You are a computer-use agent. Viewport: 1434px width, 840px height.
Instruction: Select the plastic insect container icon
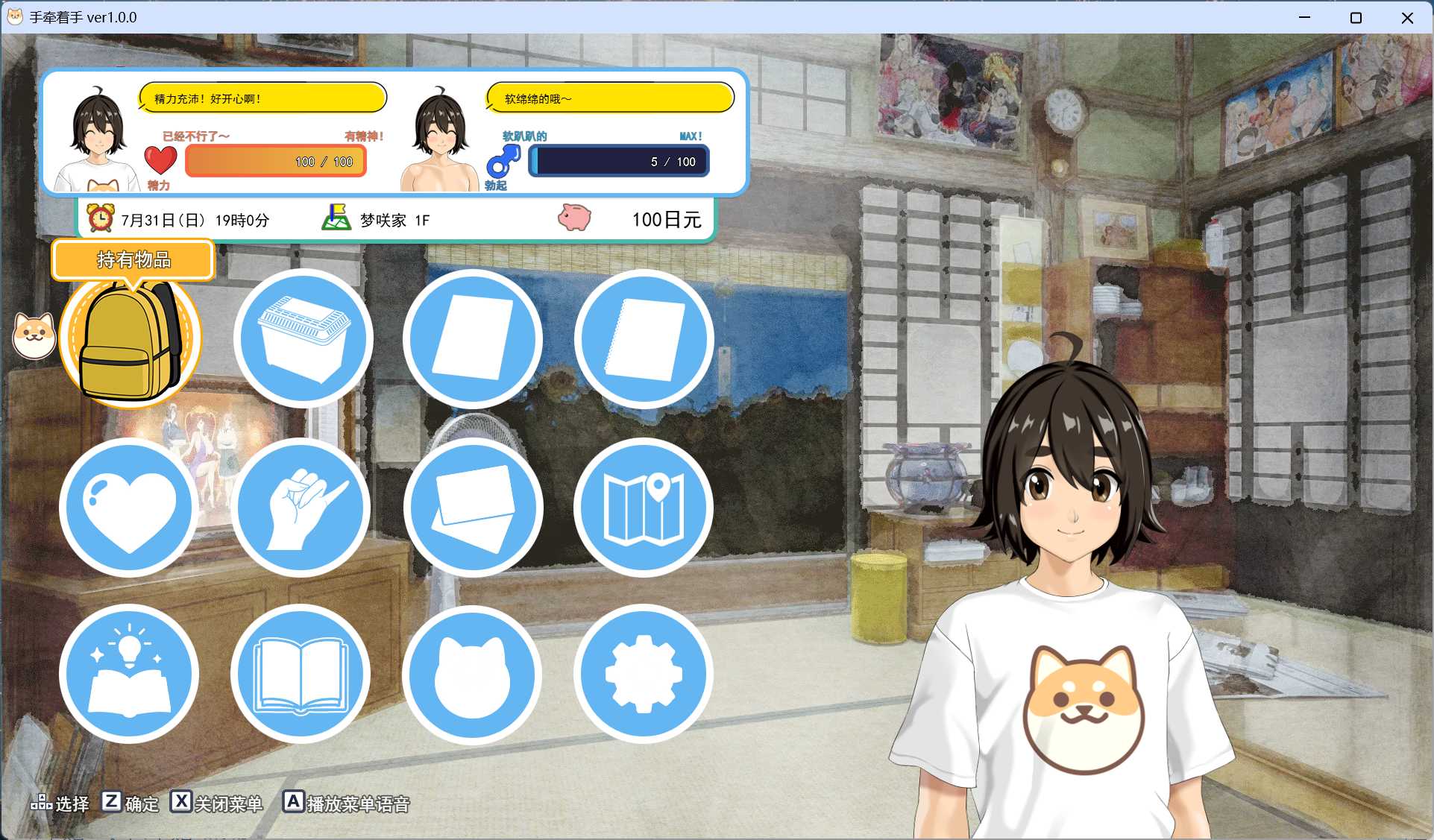tap(303, 339)
